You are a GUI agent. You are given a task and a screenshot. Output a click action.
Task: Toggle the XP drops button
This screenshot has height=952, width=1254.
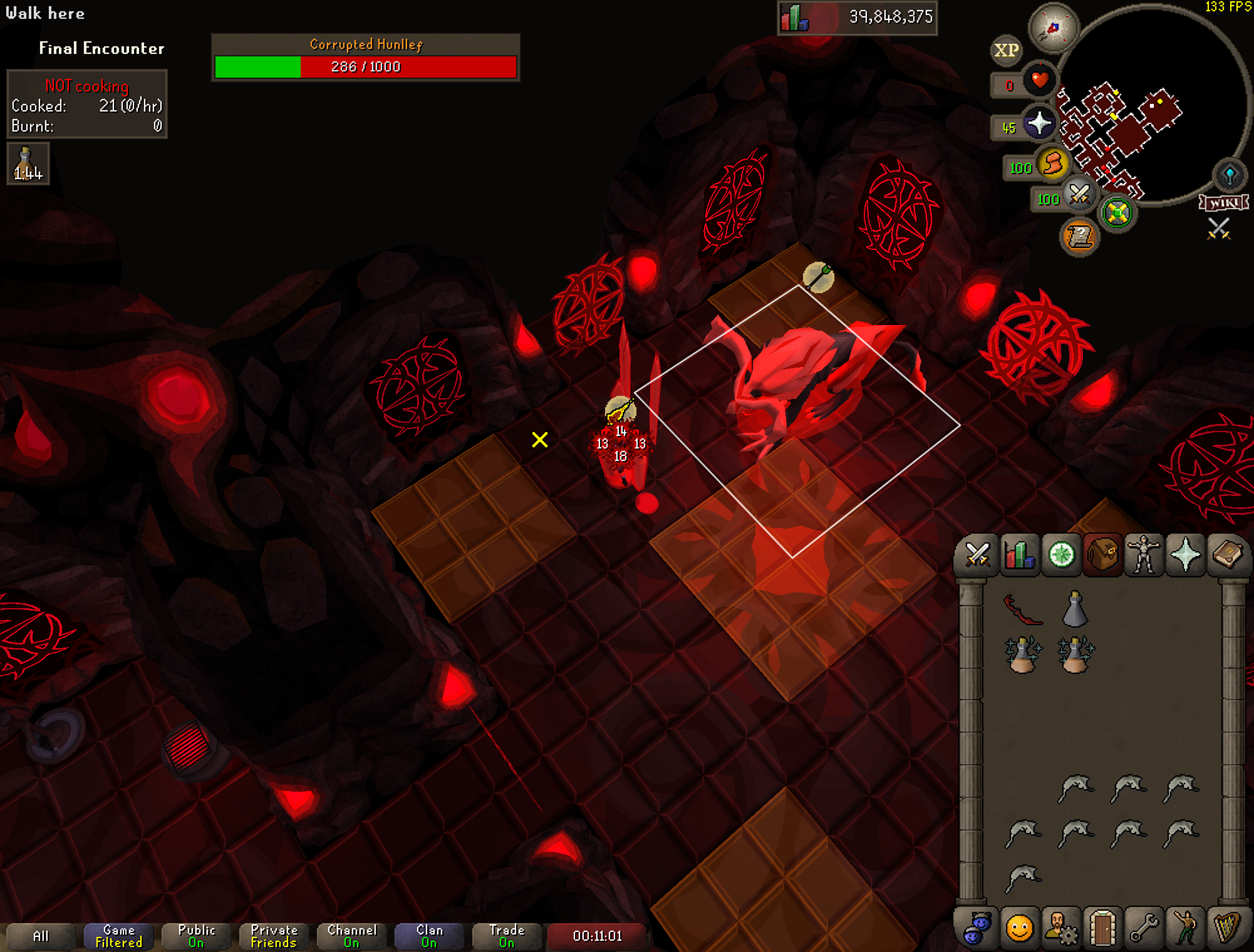pos(1007,50)
